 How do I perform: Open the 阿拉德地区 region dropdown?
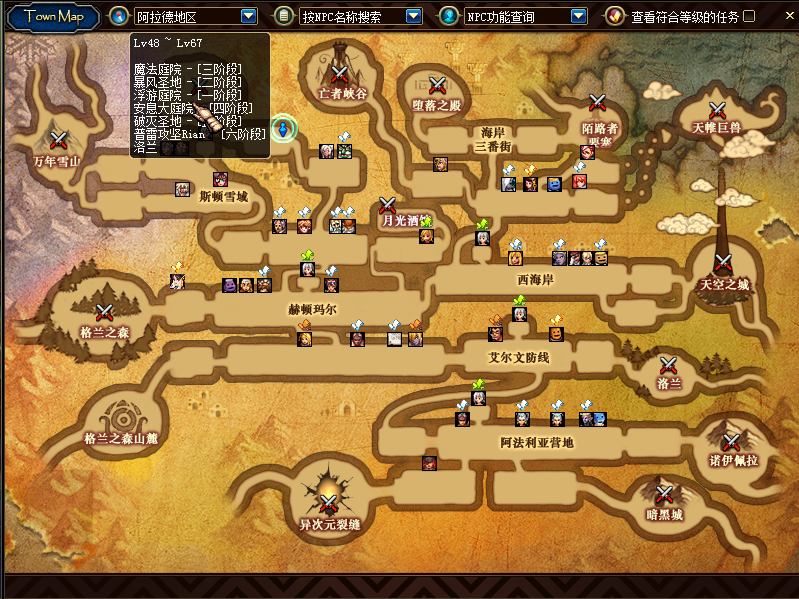(x=249, y=16)
